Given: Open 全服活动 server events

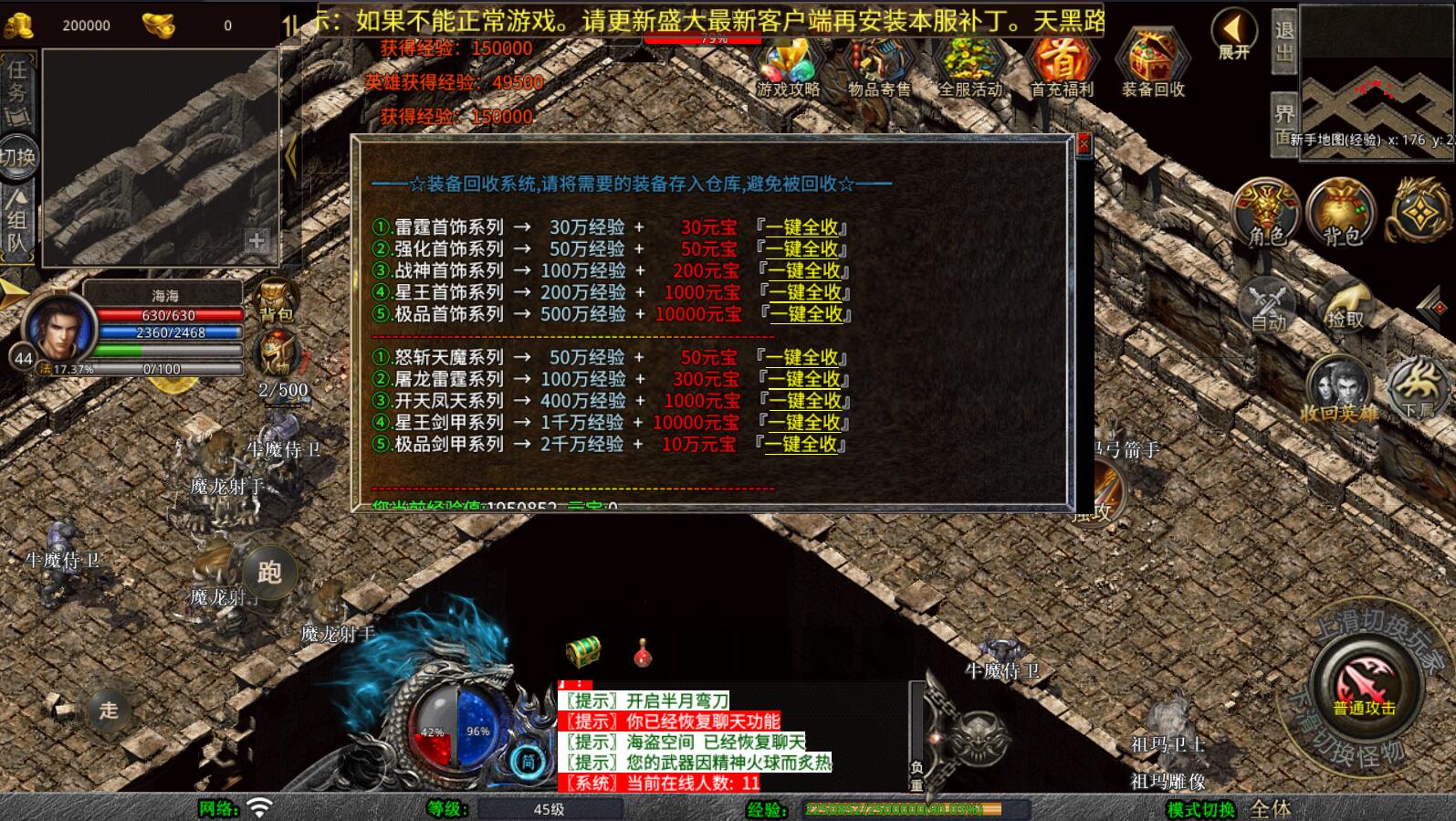Looking at the screenshot, I should tap(970, 65).
